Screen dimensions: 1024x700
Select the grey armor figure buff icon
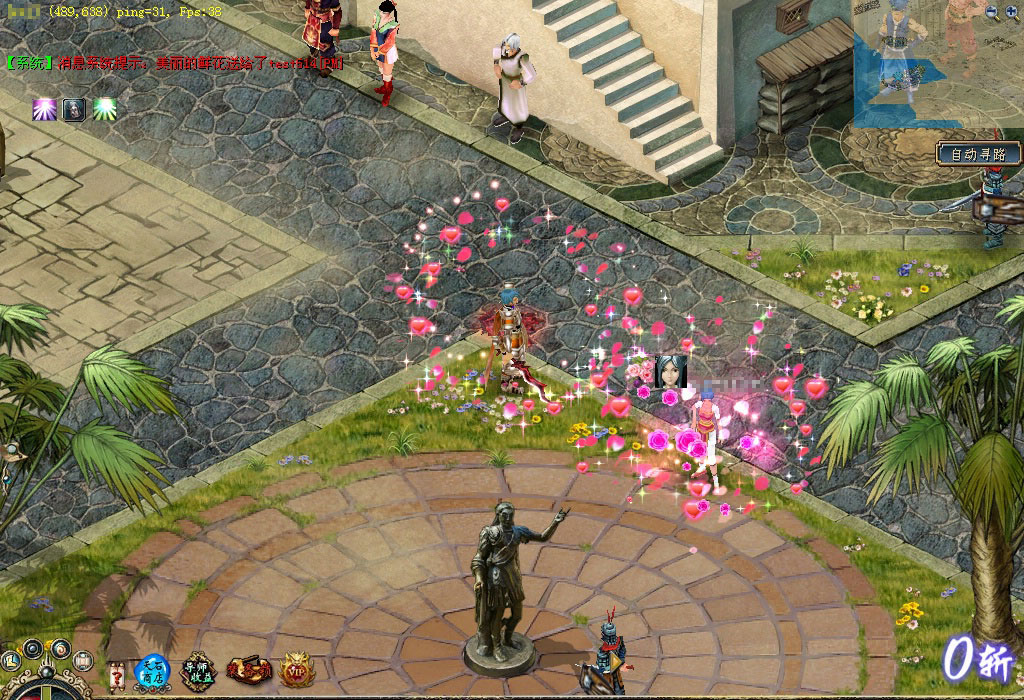74,109
